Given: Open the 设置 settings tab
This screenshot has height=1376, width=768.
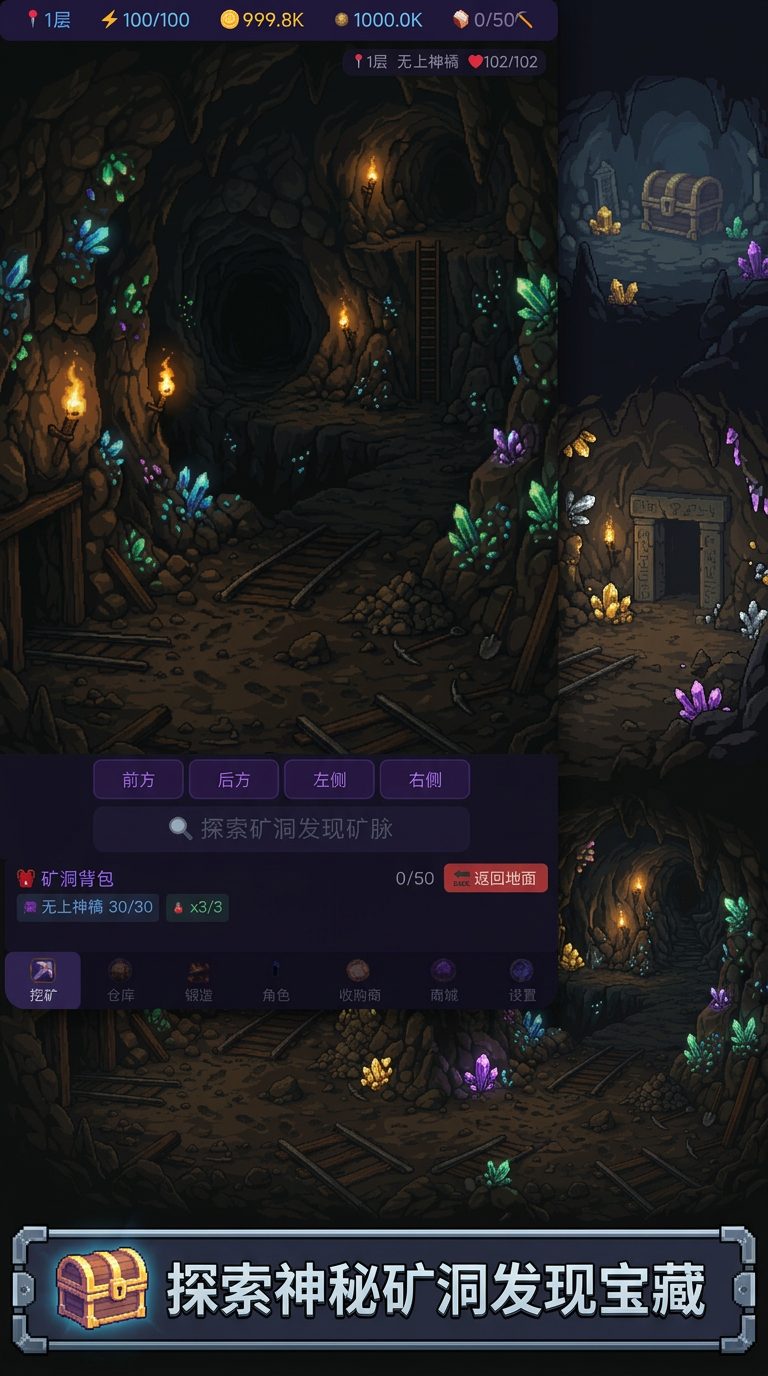Looking at the screenshot, I should [x=522, y=981].
